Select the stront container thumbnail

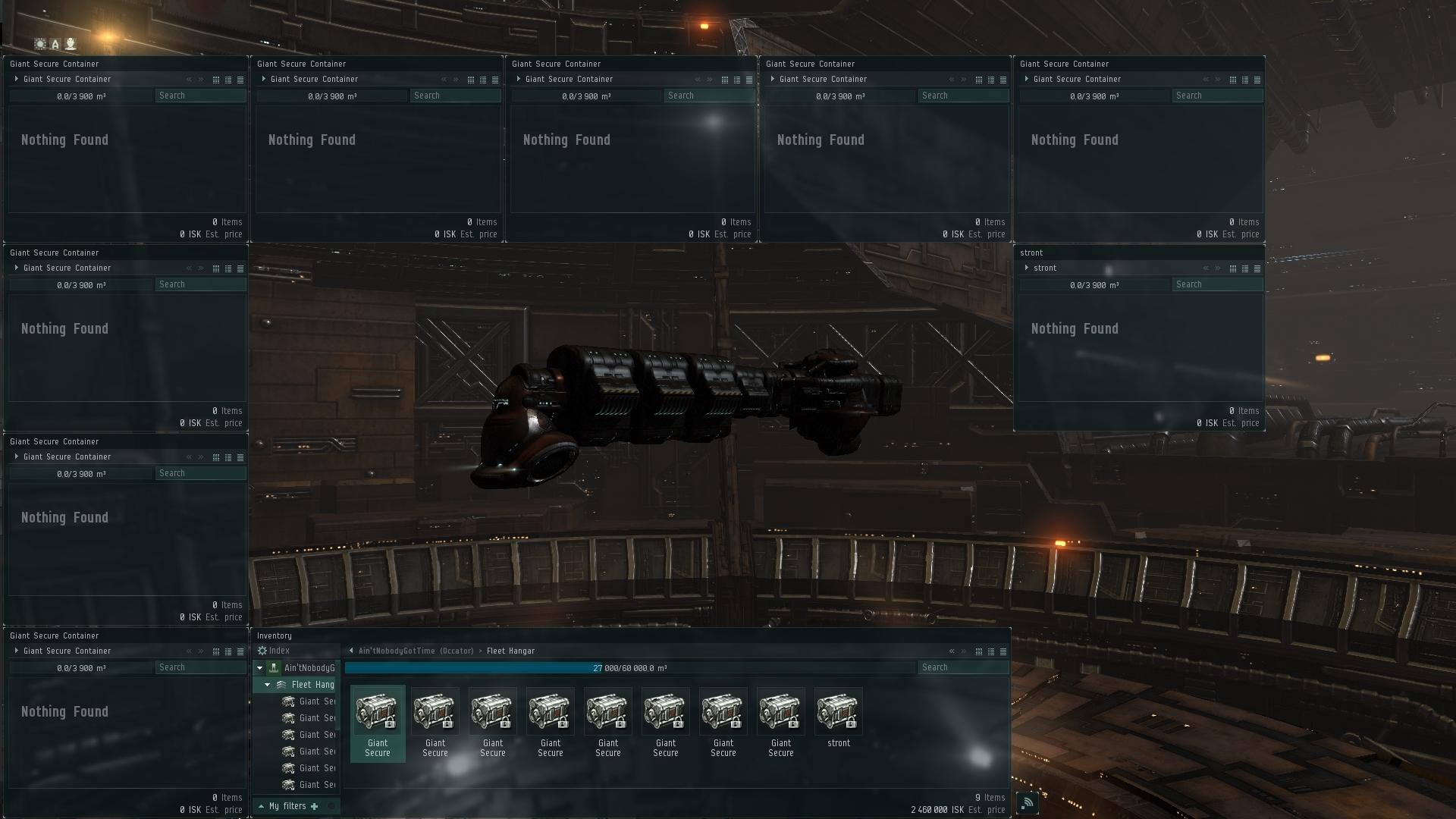pyautogui.click(x=839, y=711)
